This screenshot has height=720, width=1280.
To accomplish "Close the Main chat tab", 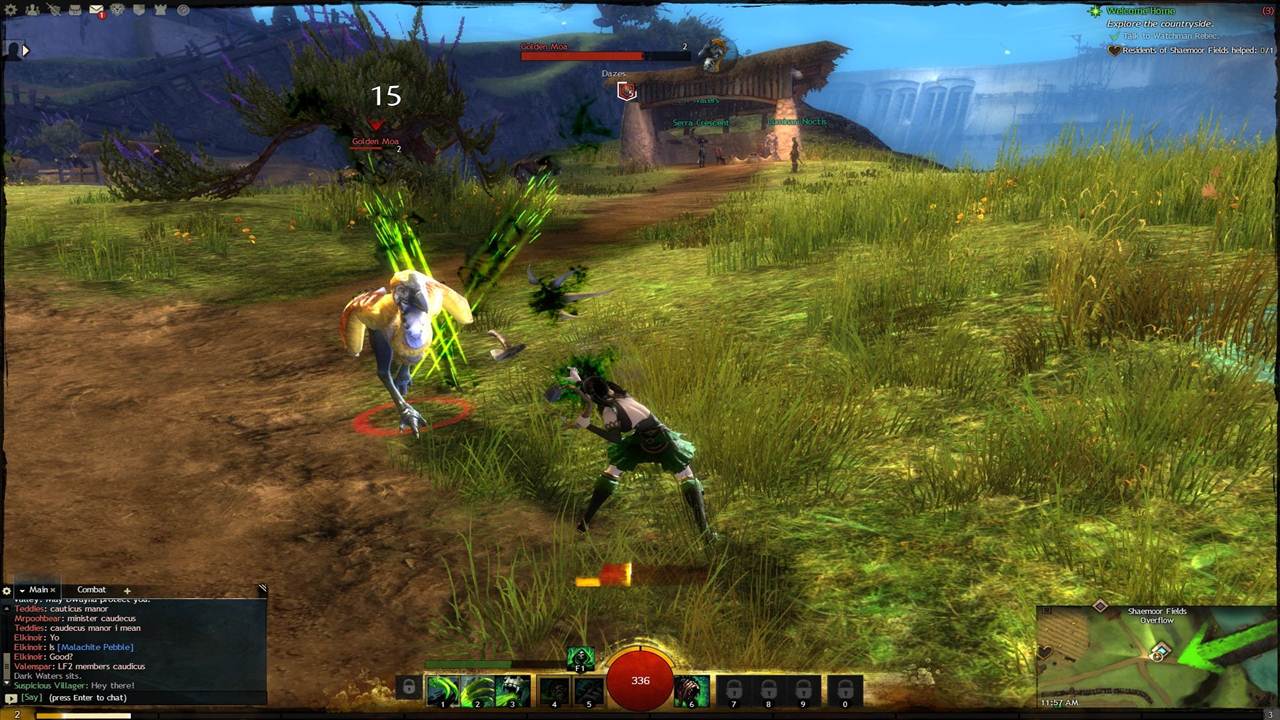I will (53, 591).
